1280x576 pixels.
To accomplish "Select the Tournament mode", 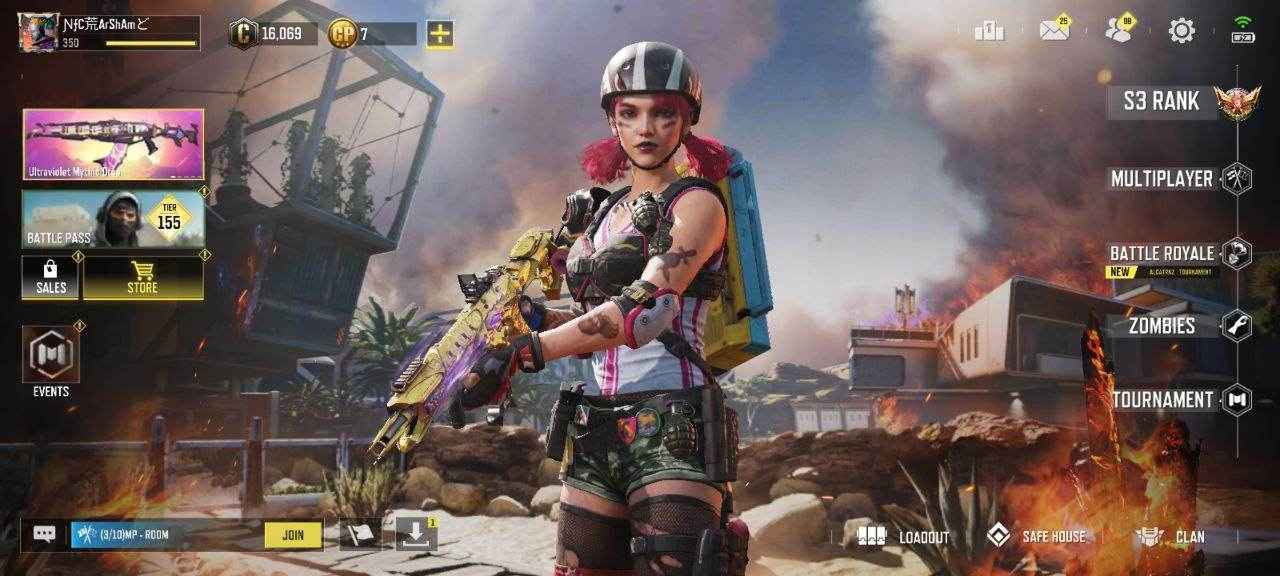I will click(1163, 400).
